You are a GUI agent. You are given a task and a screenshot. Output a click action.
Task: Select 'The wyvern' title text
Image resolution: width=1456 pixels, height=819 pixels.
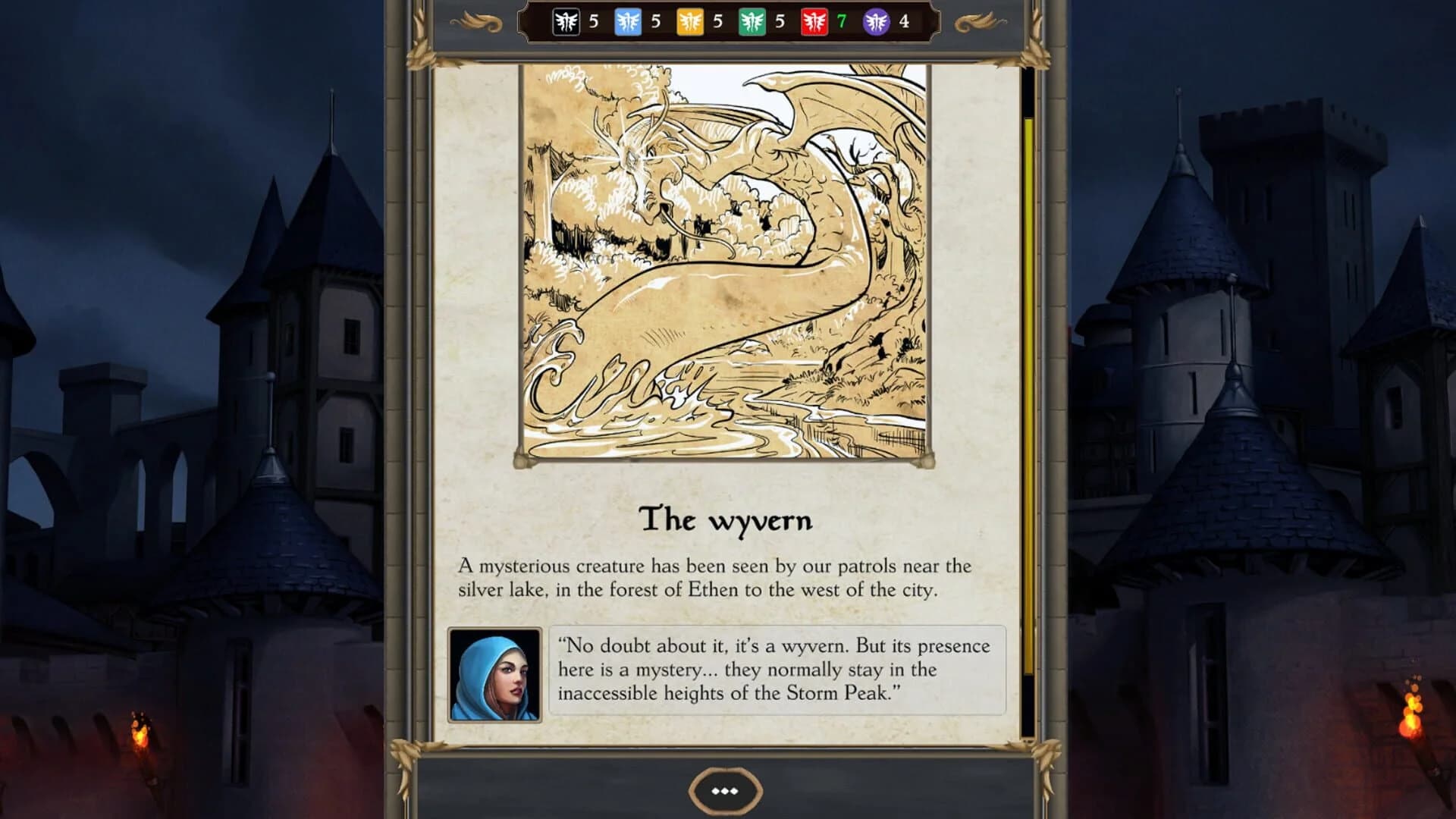(726, 521)
